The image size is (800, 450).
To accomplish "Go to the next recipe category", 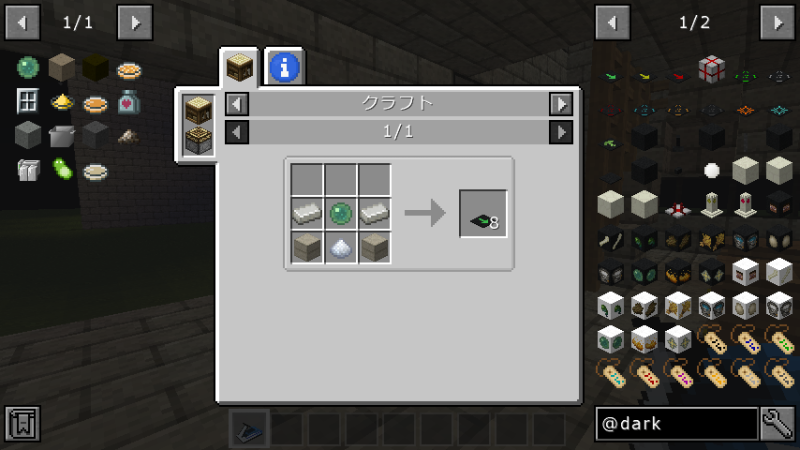I will [x=561, y=103].
